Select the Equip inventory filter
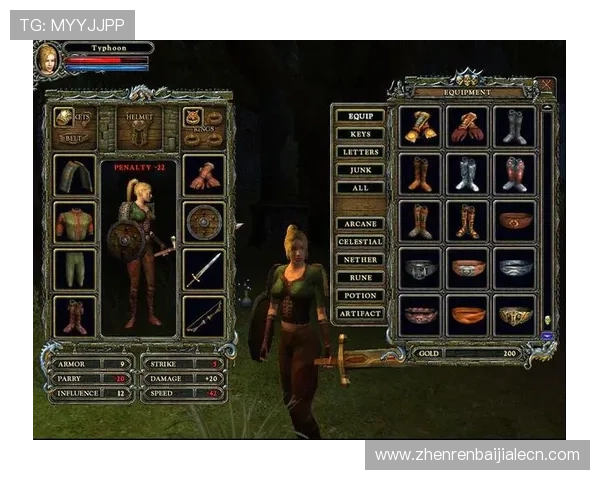The width and height of the screenshot is (600, 480). [x=360, y=116]
